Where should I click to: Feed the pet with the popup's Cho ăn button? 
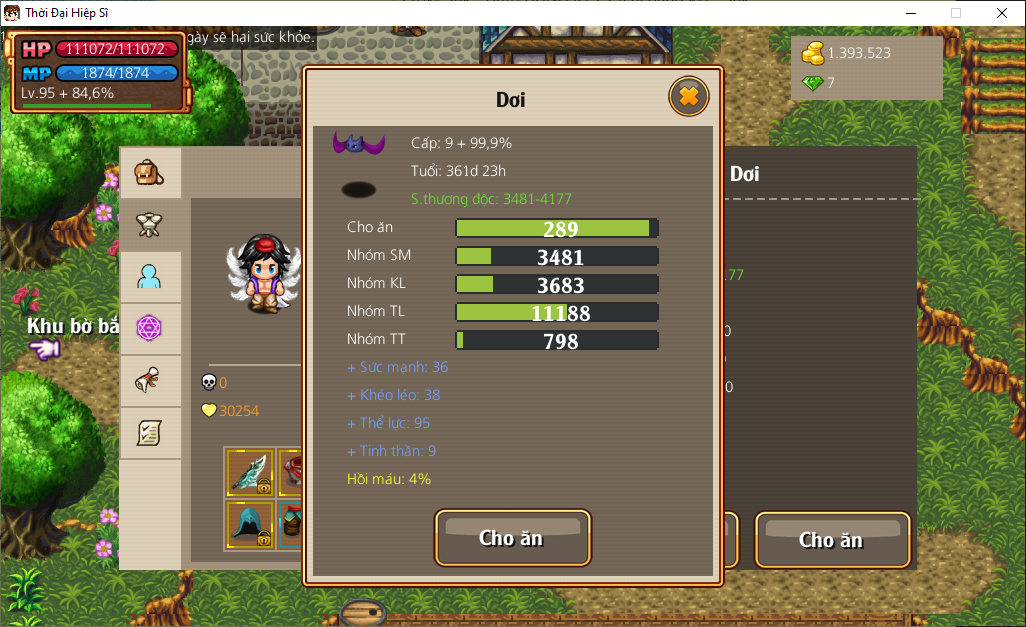(x=512, y=538)
